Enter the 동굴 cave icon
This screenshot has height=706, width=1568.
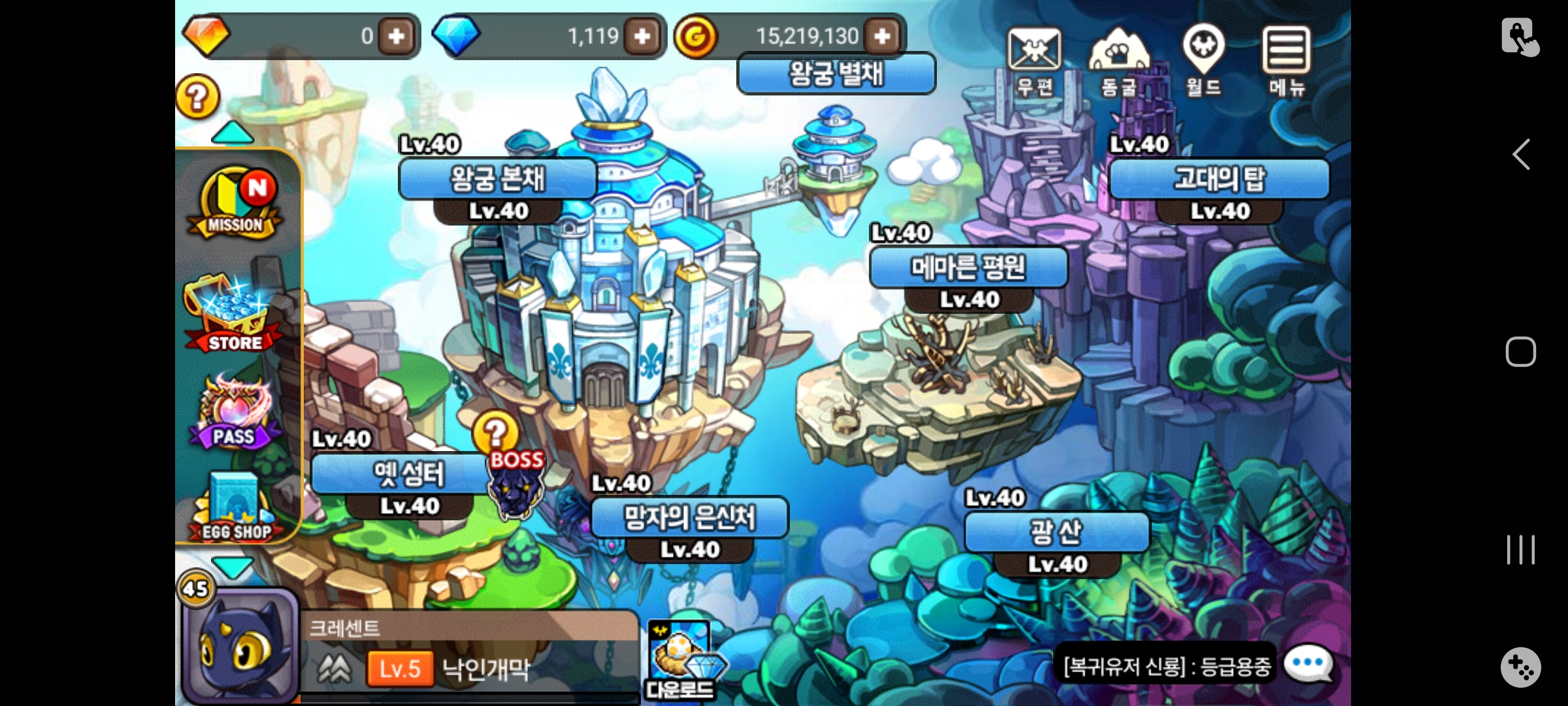coord(1119,59)
